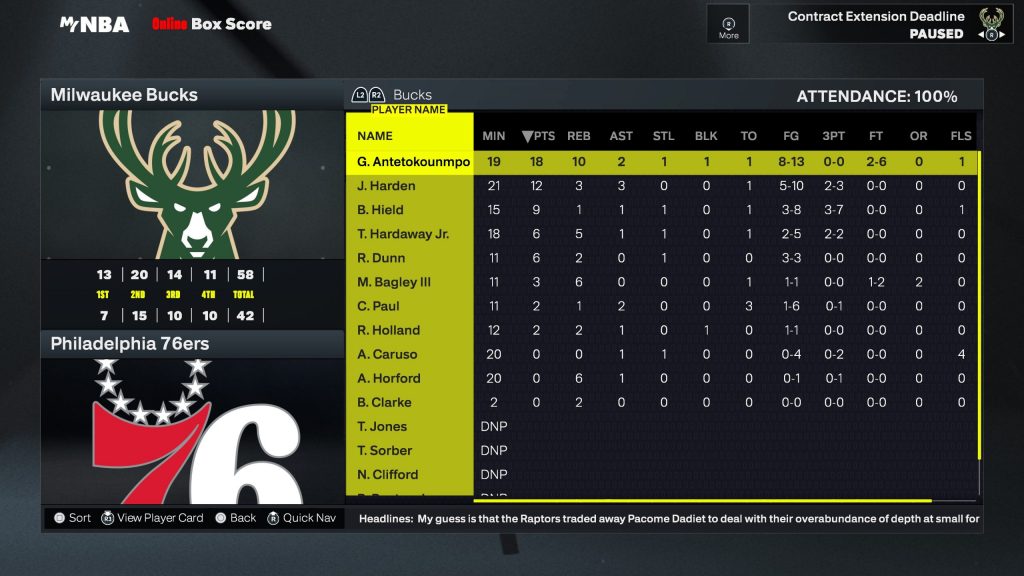
Task: Select B. Clarke in the box score
Action: 384,402
